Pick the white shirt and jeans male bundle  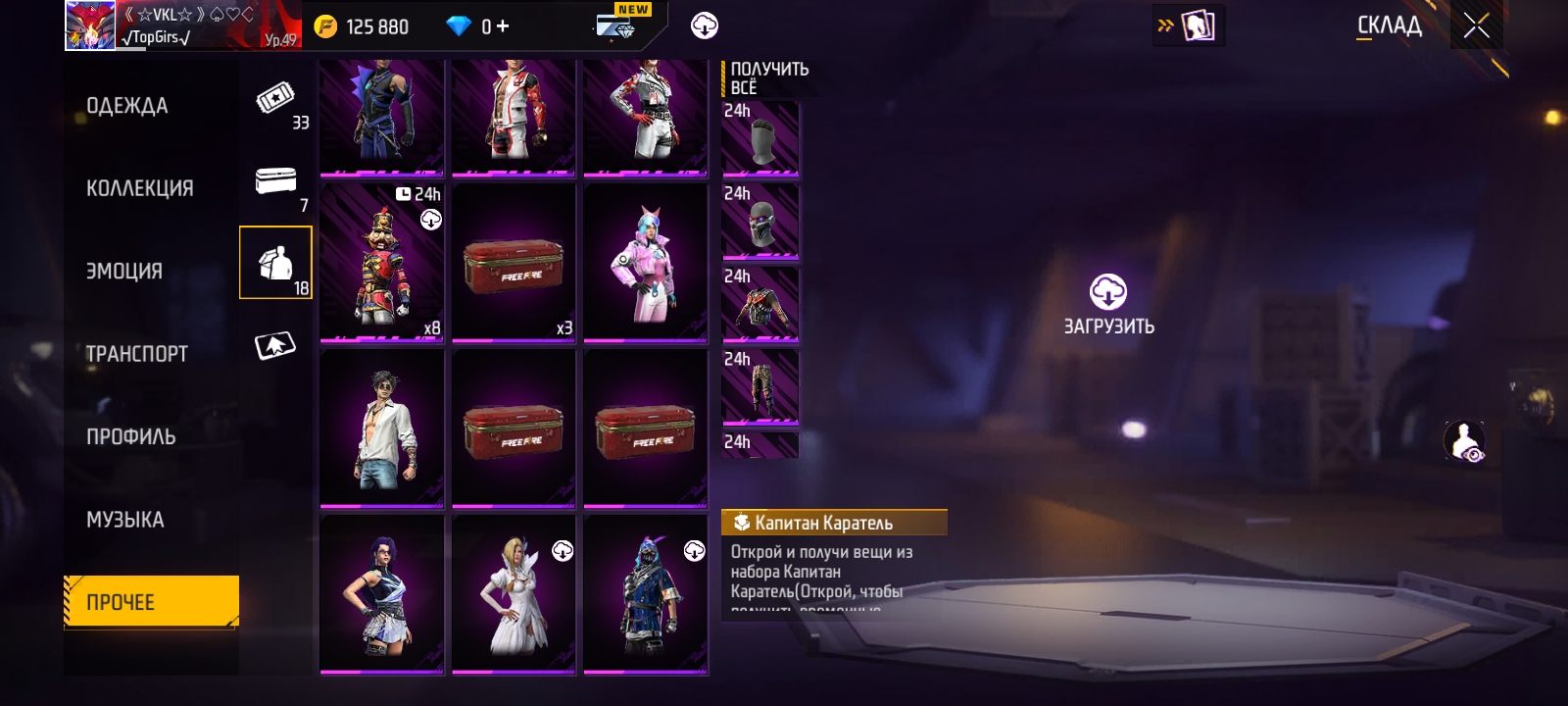click(381, 428)
